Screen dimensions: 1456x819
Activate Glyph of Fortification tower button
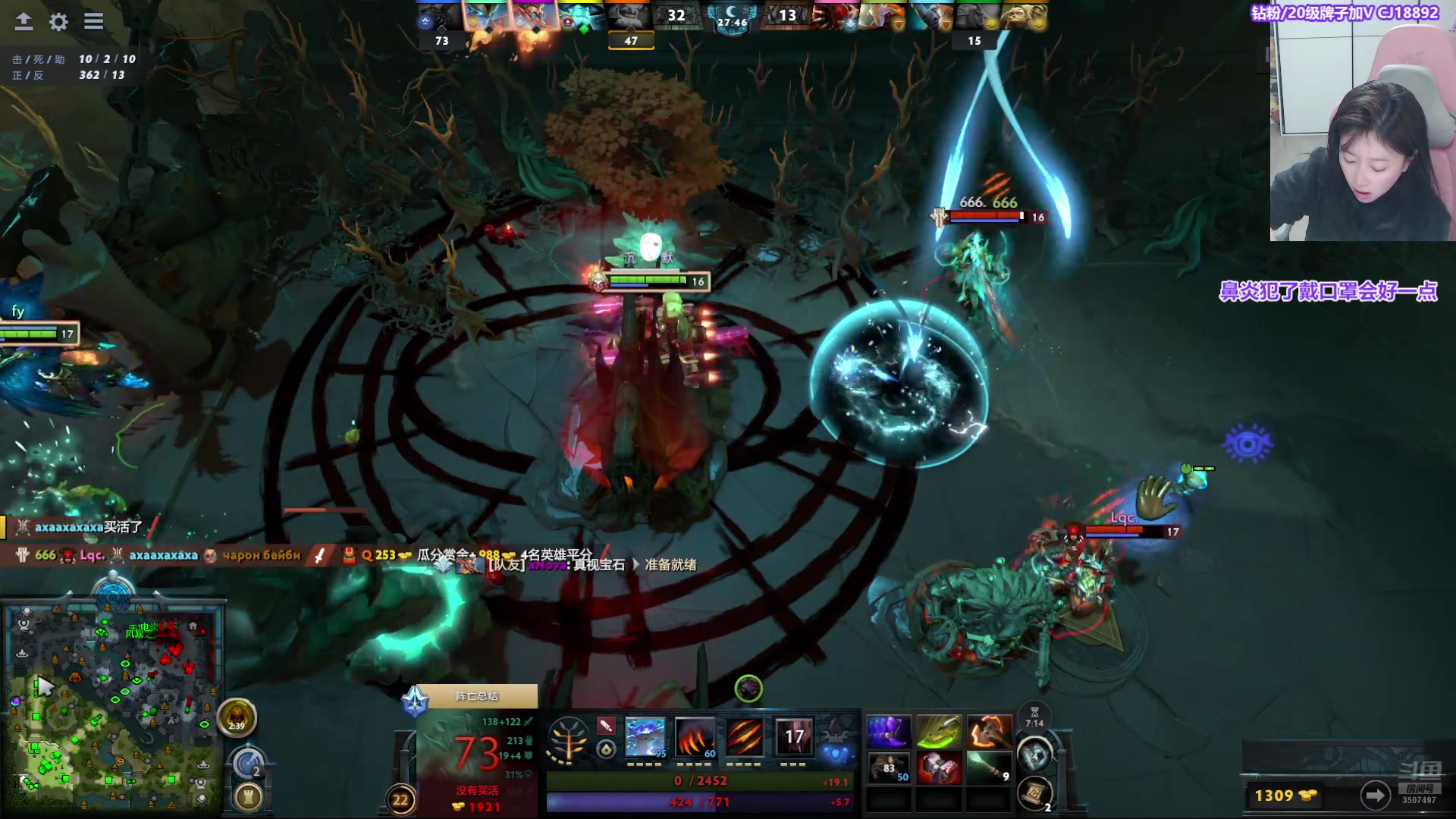(248, 796)
